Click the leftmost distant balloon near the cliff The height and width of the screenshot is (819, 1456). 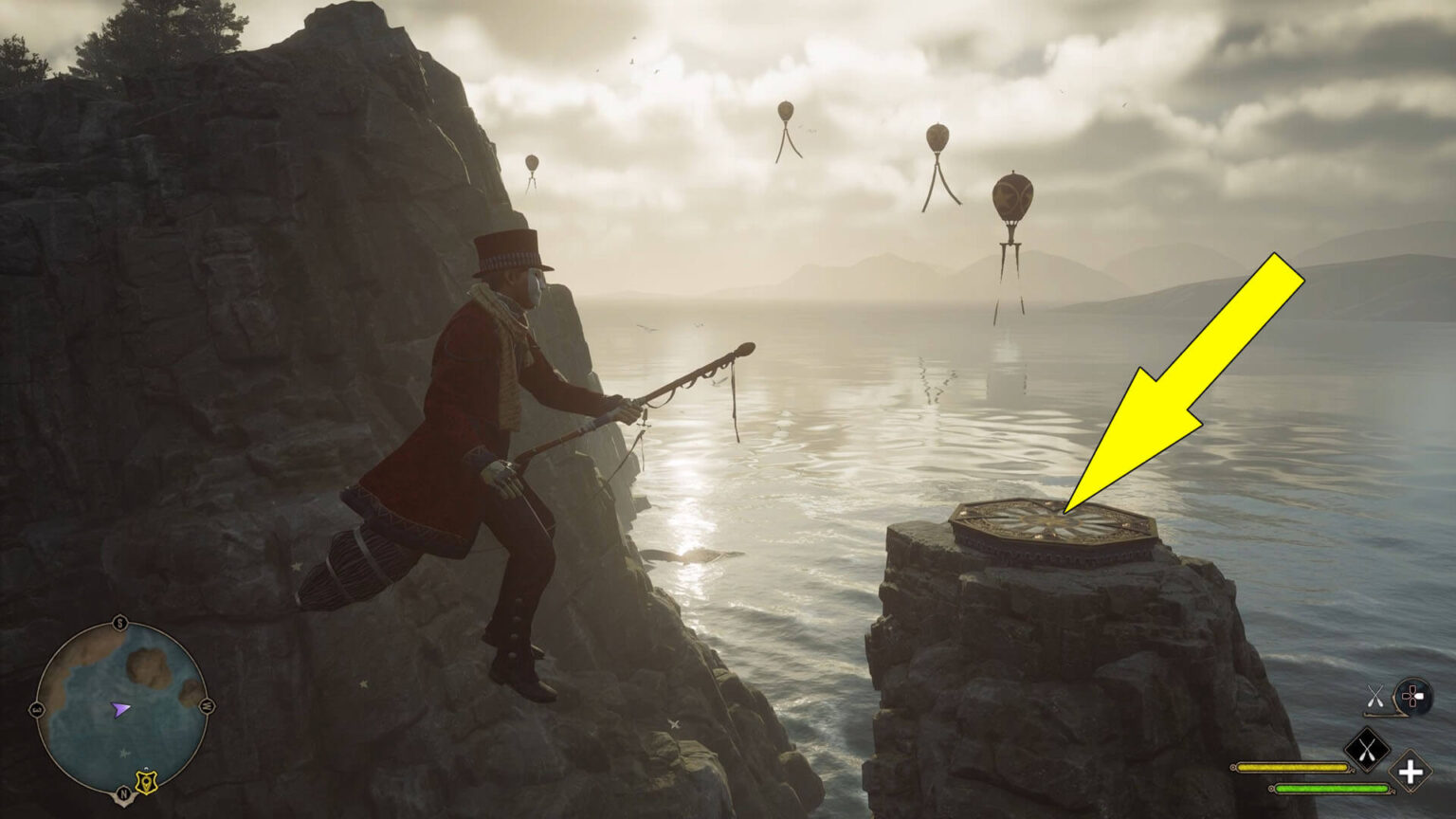(530, 161)
